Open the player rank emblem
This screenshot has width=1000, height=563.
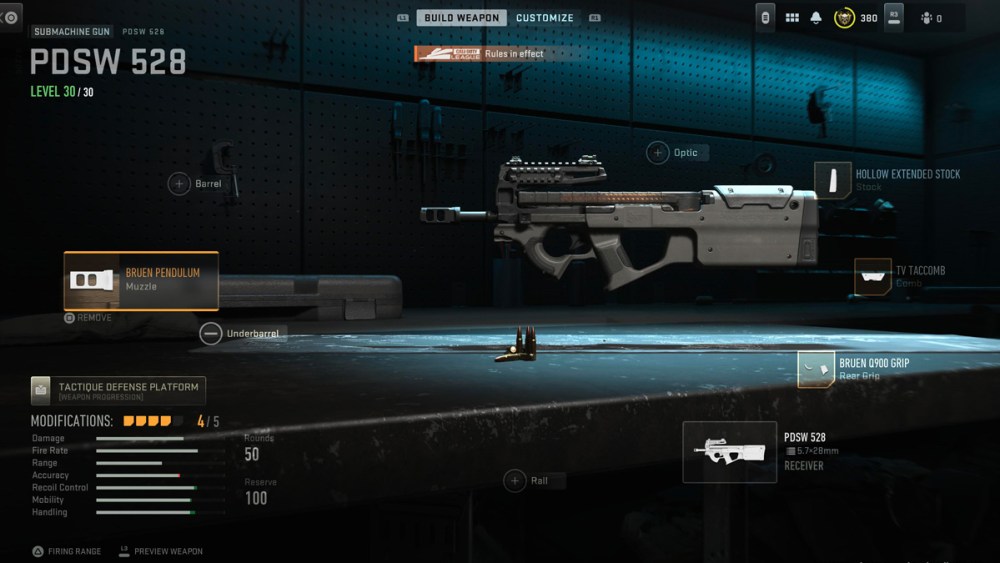[844, 18]
